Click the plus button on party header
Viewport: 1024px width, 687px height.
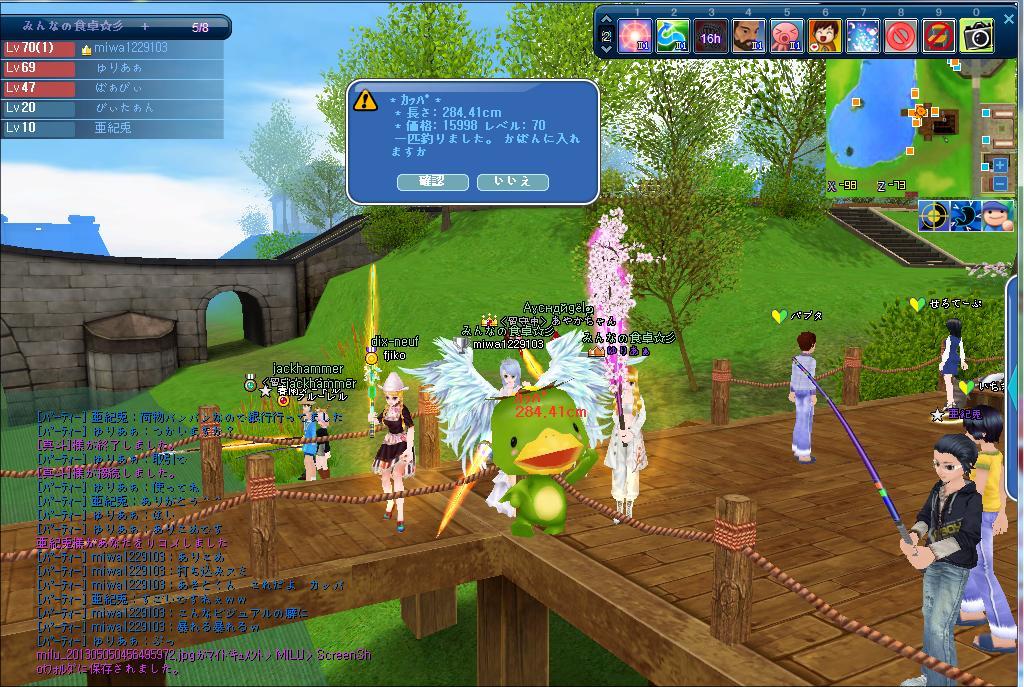coord(145,27)
